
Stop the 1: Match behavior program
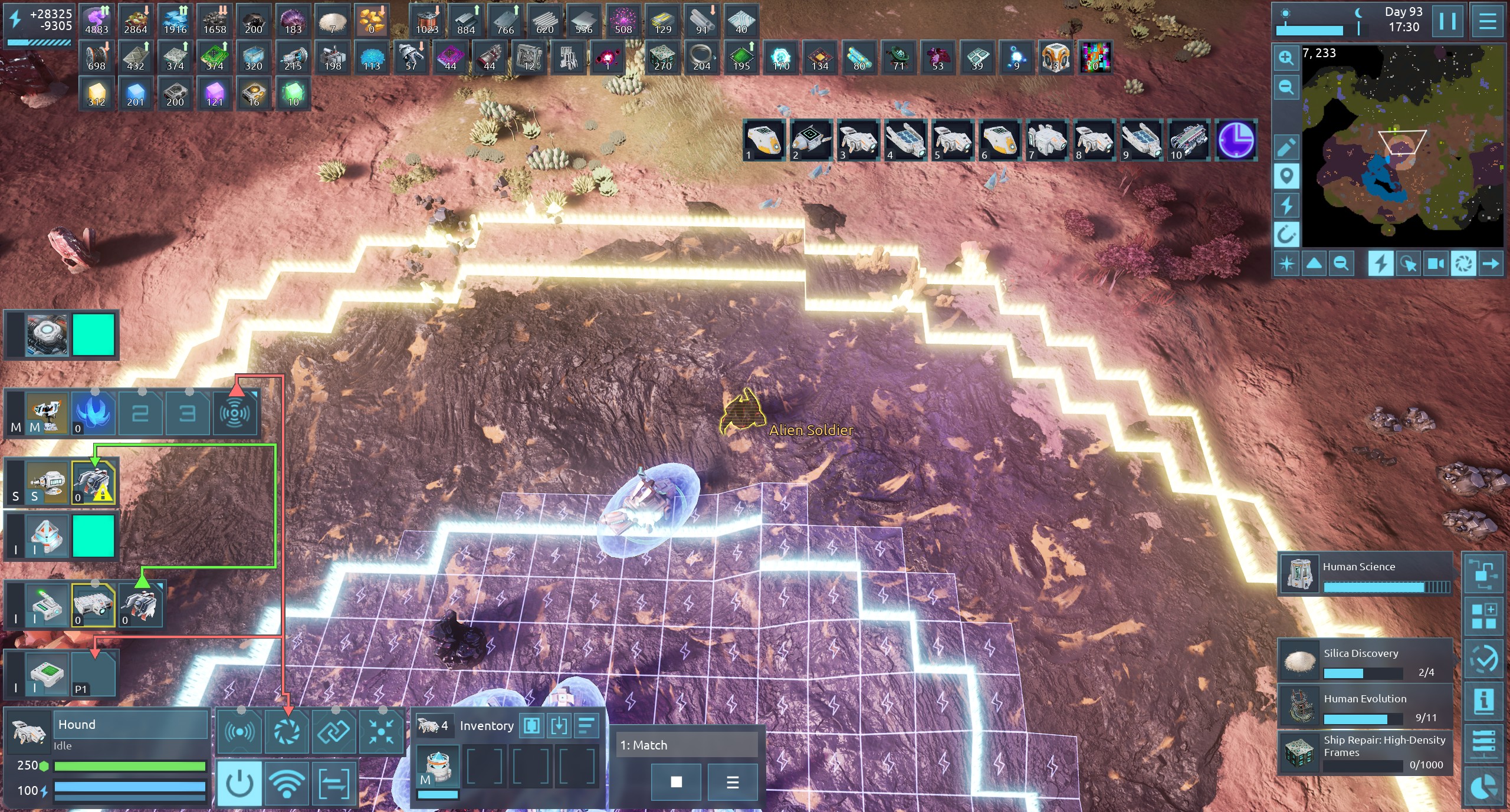pos(676,782)
